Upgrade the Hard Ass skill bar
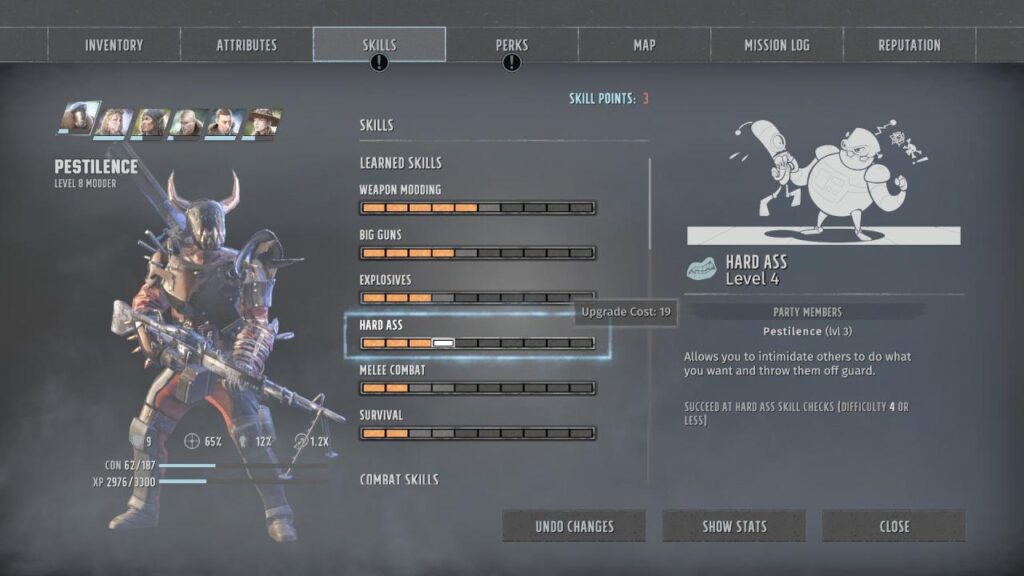 pos(477,343)
